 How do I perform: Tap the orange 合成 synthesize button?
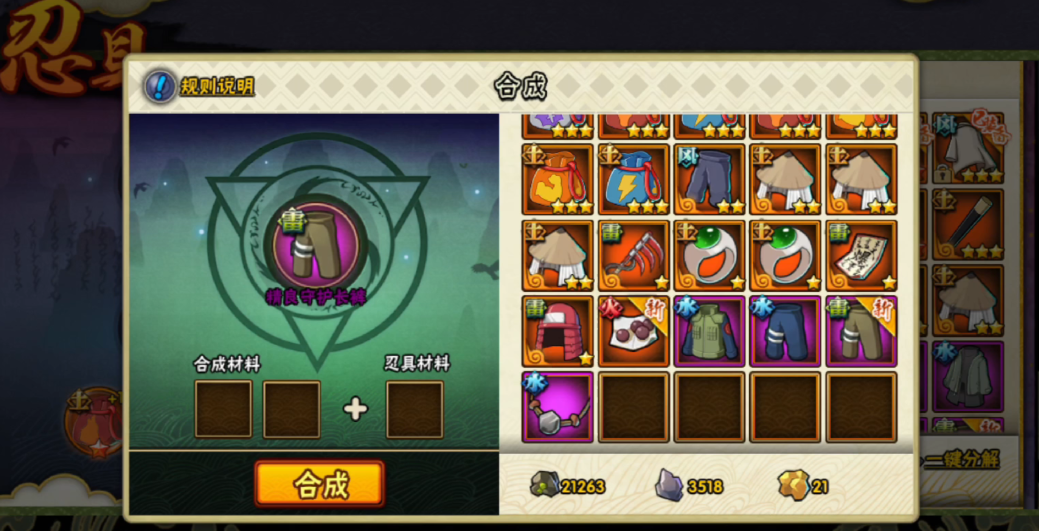tap(319, 484)
